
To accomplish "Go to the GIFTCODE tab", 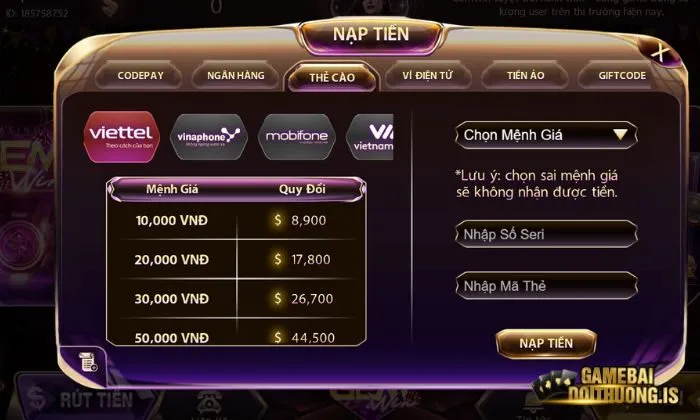I will (x=621, y=76).
